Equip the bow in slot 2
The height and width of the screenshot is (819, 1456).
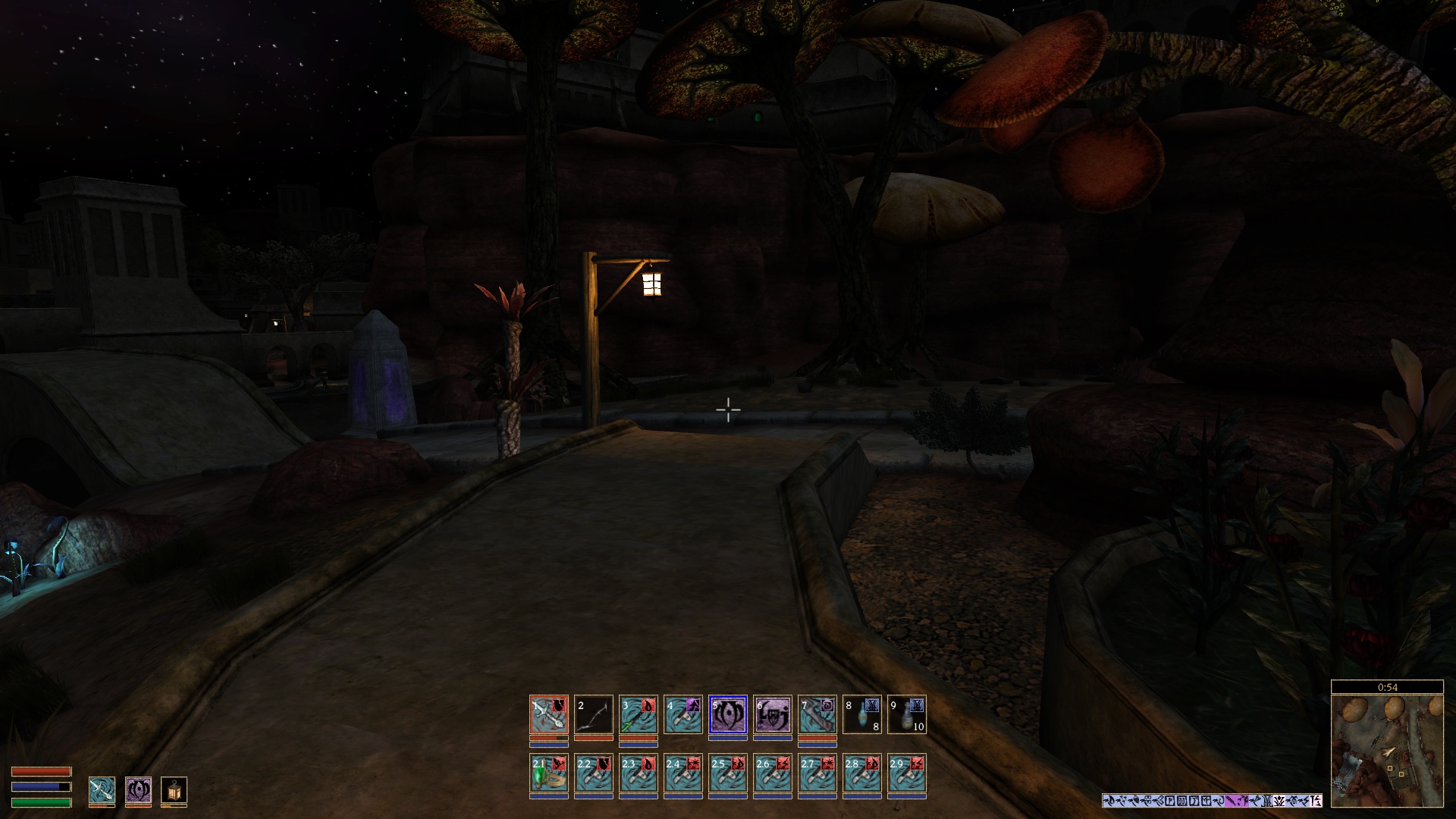click(x=594, y=714)
